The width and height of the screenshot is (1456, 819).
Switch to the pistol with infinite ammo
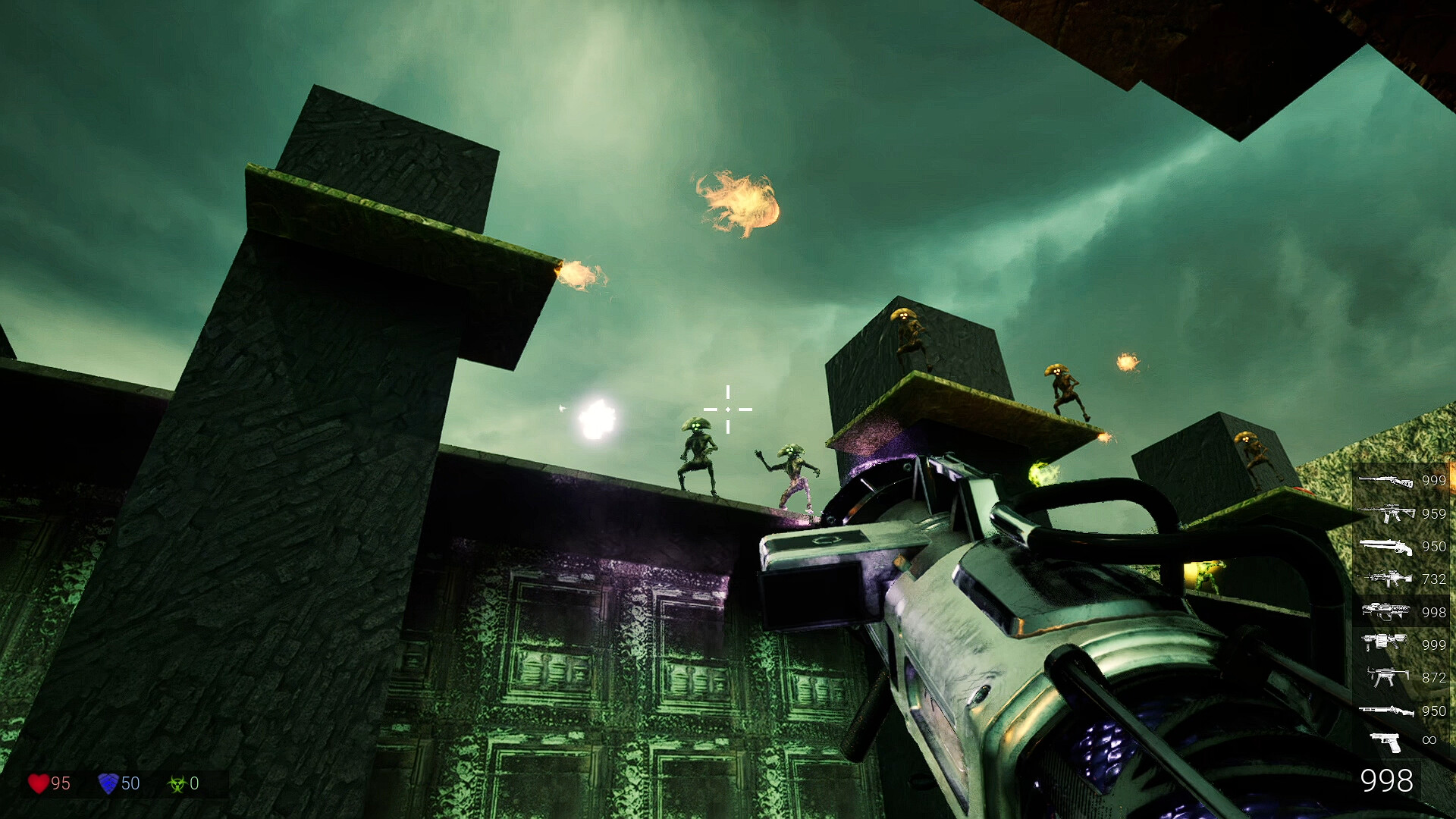point(1385,740)
